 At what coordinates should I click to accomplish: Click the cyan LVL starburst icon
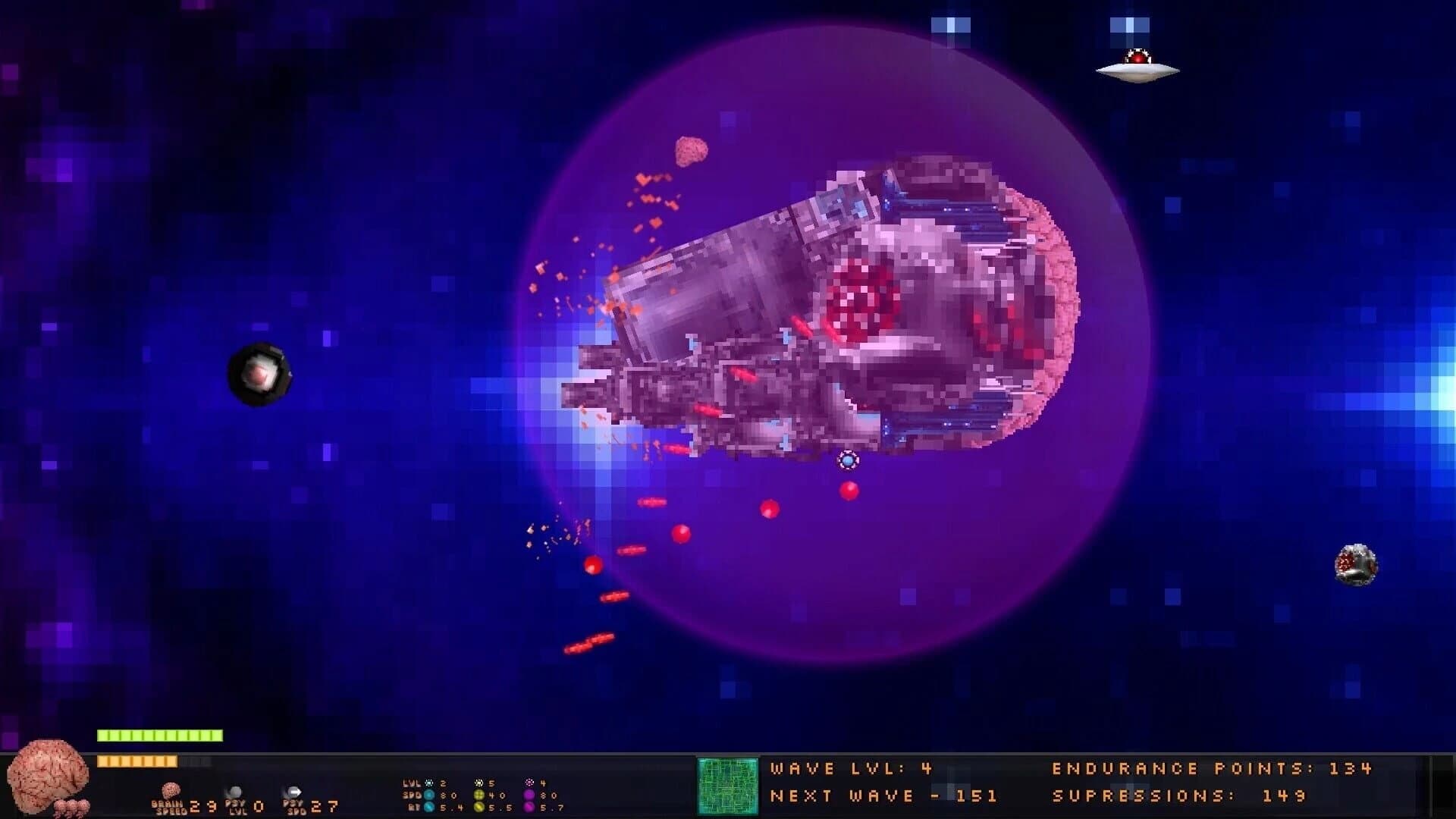coord(428,783)
